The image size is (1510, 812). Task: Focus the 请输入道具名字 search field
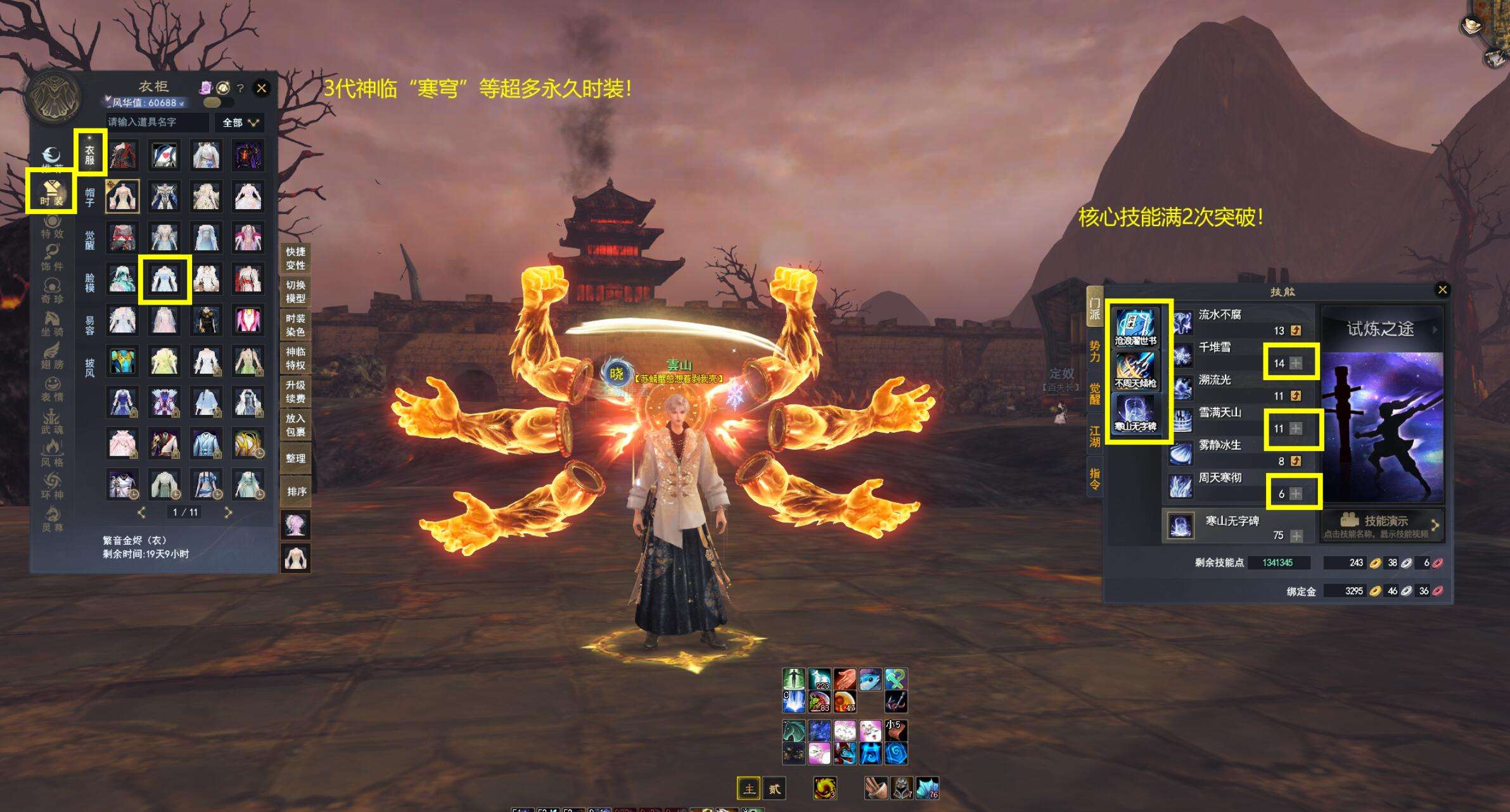157,122
